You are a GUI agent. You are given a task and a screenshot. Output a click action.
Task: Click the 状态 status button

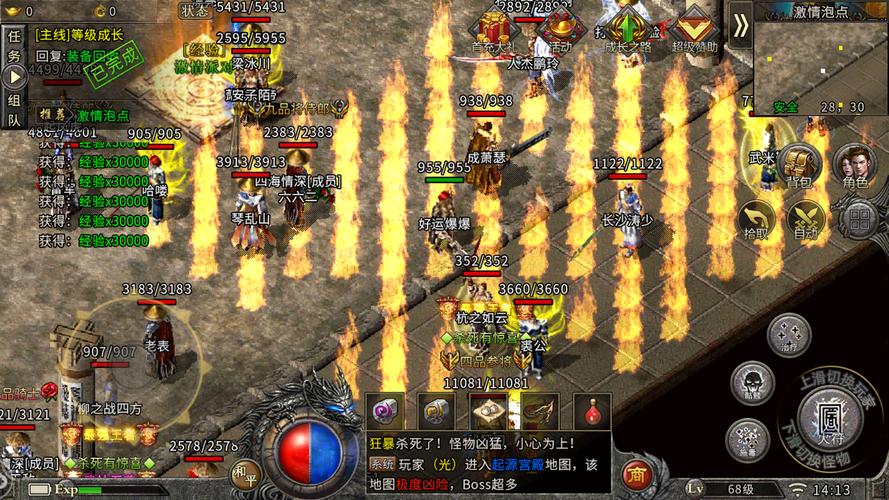pos(194,10)
